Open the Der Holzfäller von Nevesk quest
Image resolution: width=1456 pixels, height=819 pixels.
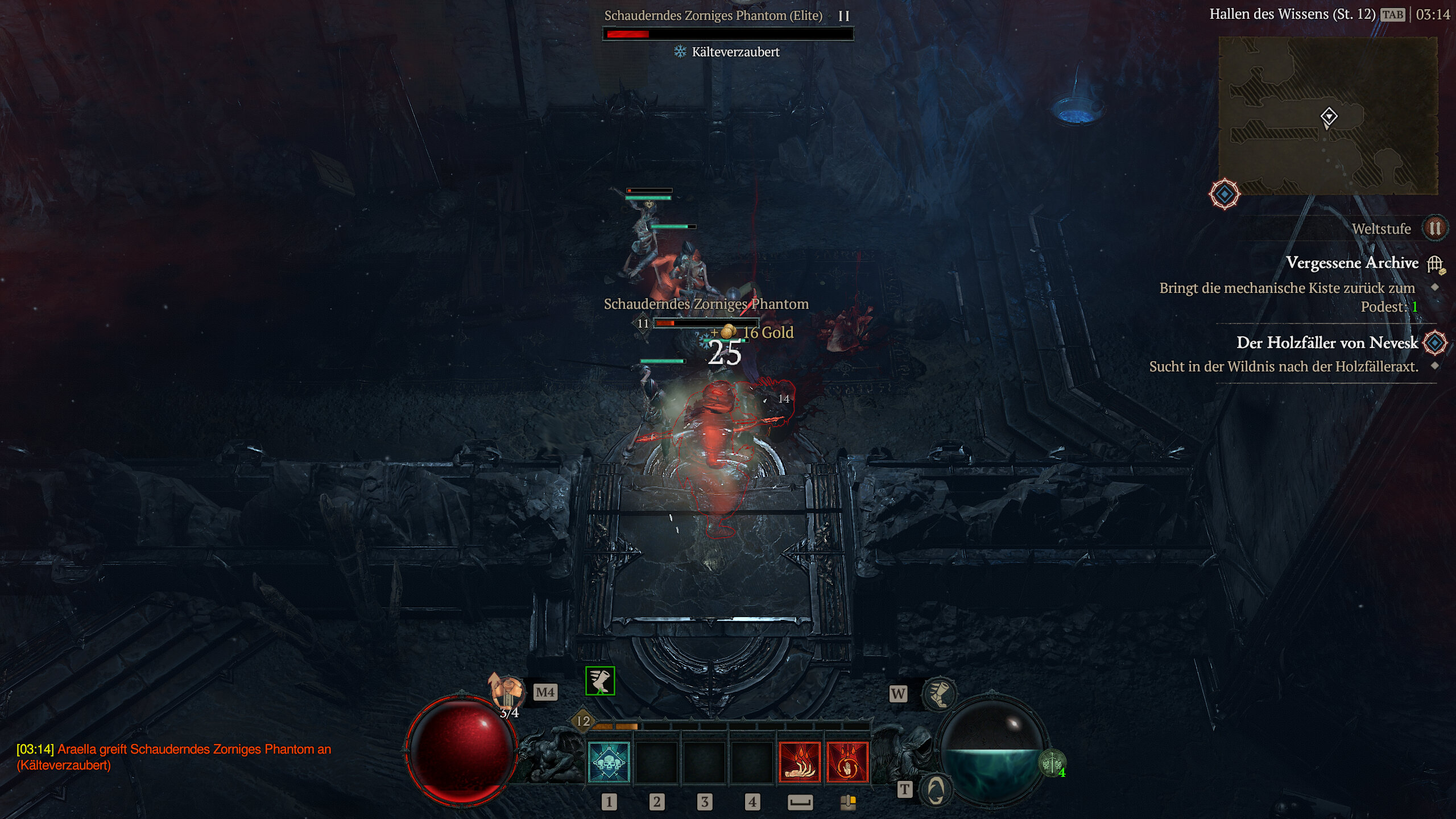pyautogui.click(x=1326, y=343)
